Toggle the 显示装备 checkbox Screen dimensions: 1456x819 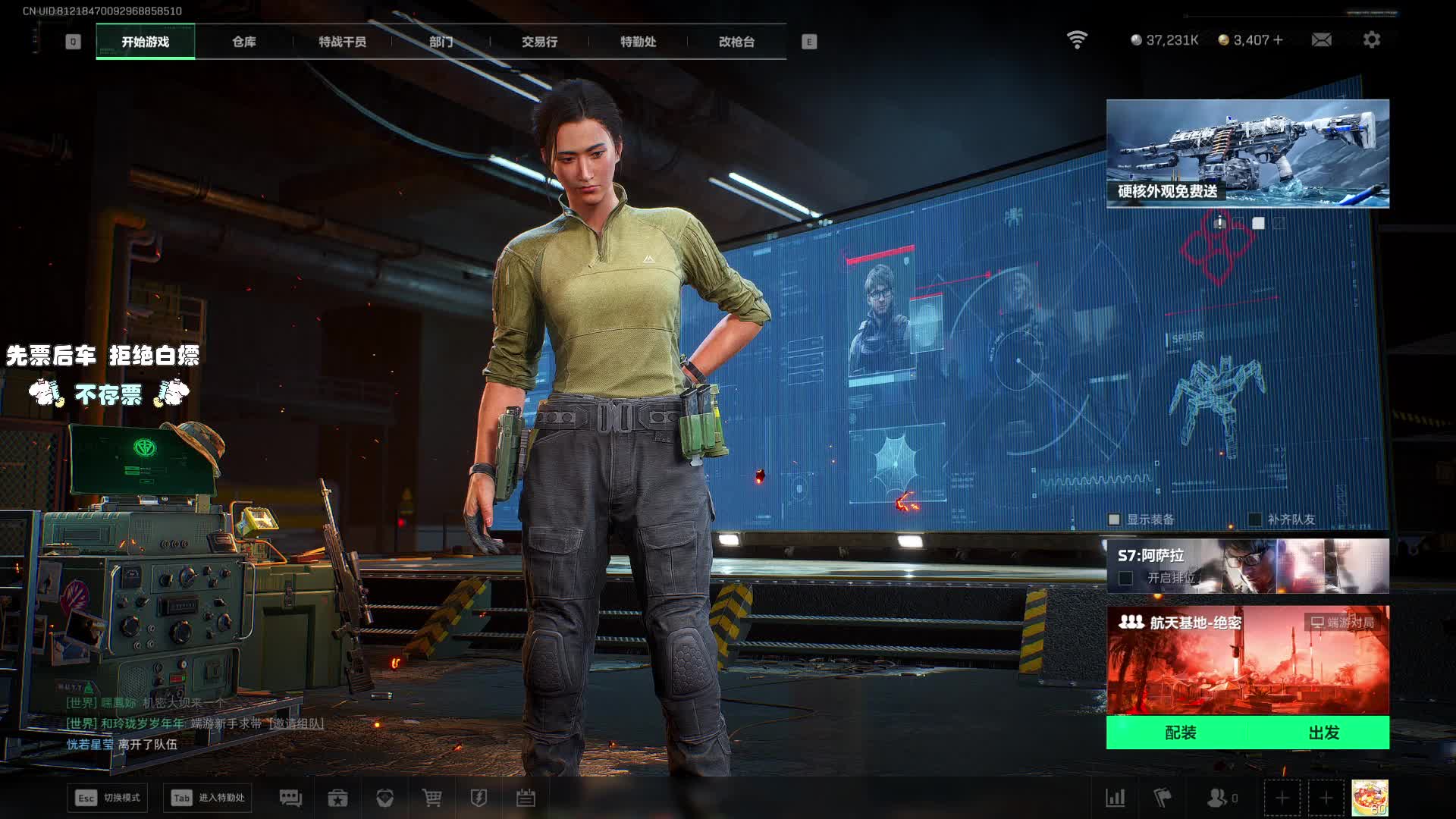[1114, 519]
